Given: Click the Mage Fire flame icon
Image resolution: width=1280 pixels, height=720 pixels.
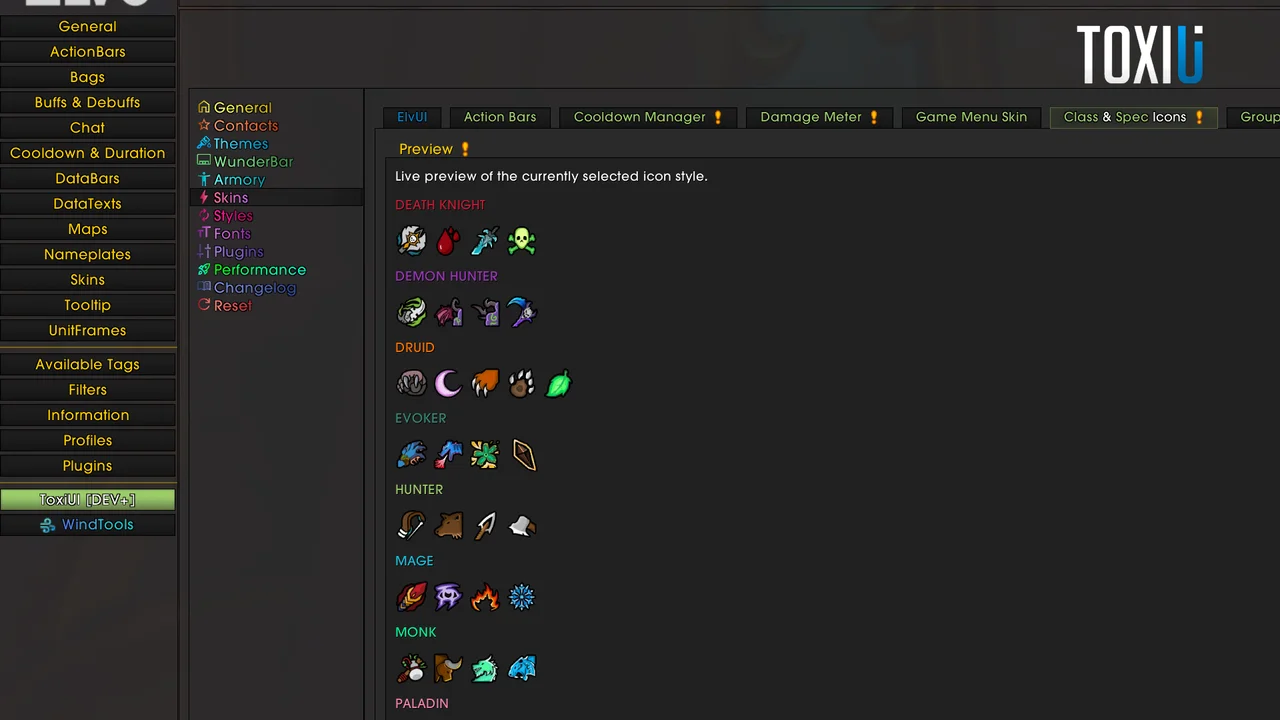Looking at the screenshot, I should tap(485, 597).
